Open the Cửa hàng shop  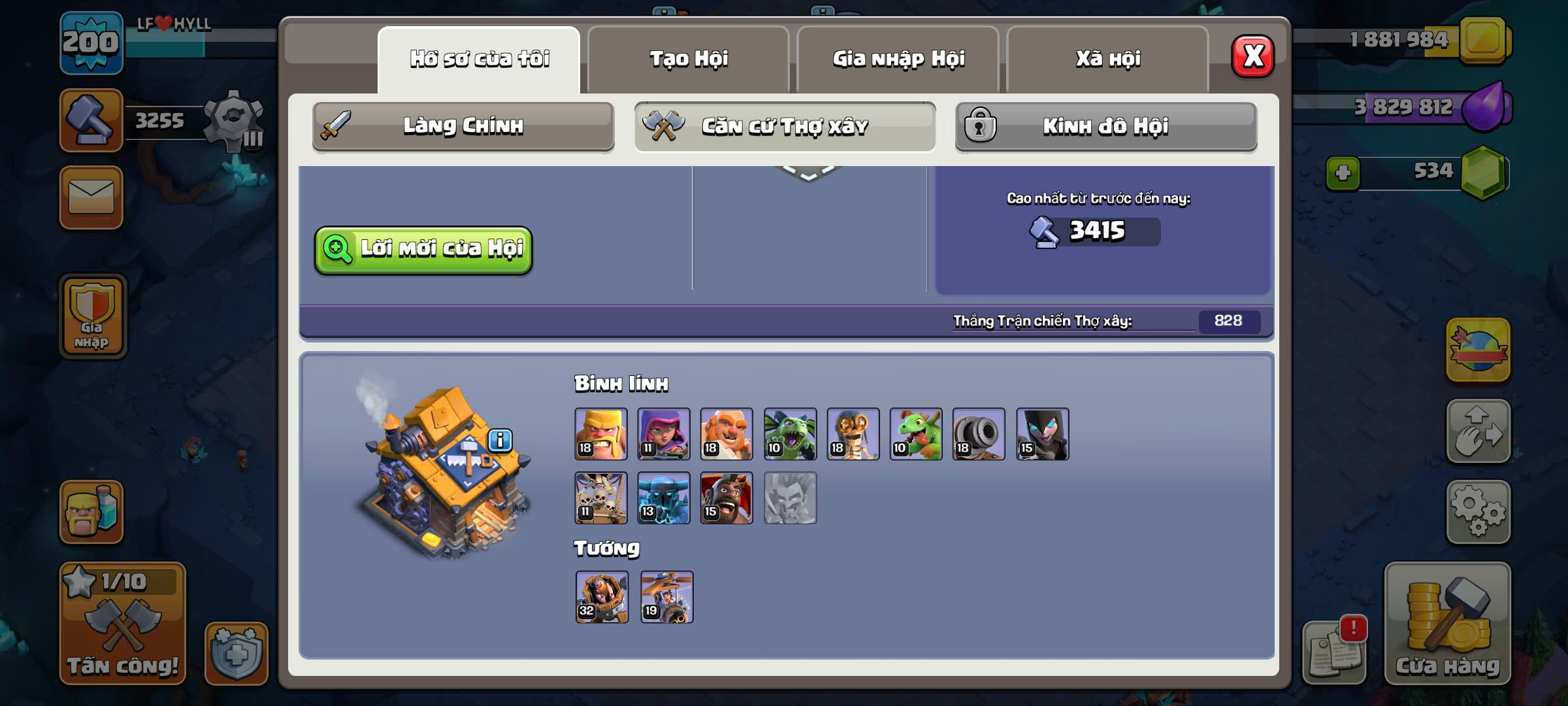(1447, 624)
